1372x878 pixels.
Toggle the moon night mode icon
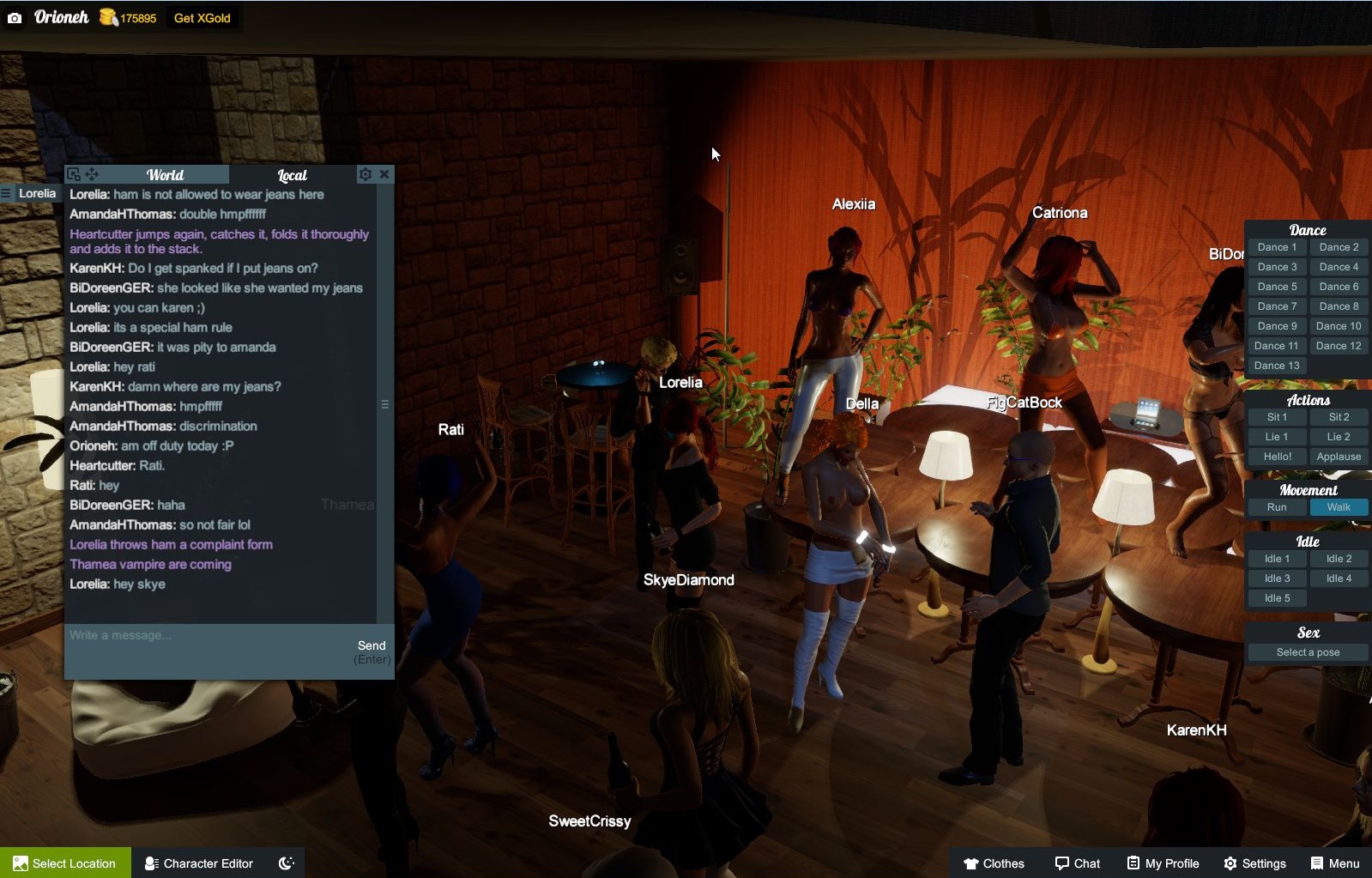click(x=287, y=863)
